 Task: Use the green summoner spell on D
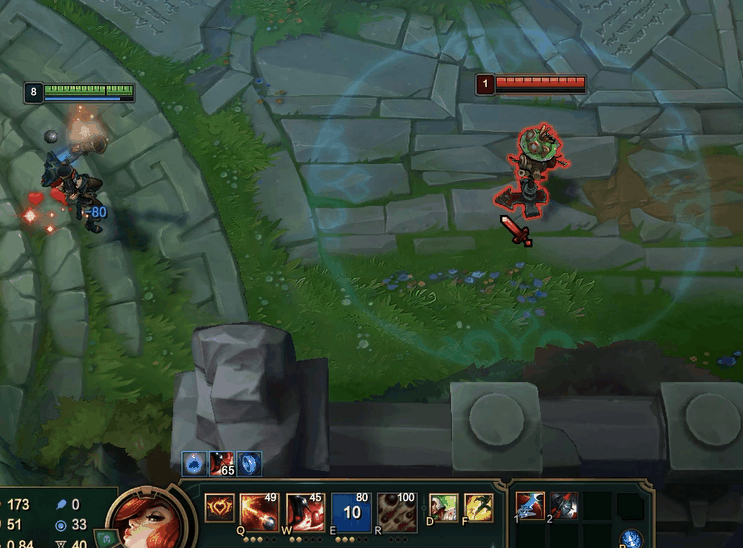pos(442,507)
